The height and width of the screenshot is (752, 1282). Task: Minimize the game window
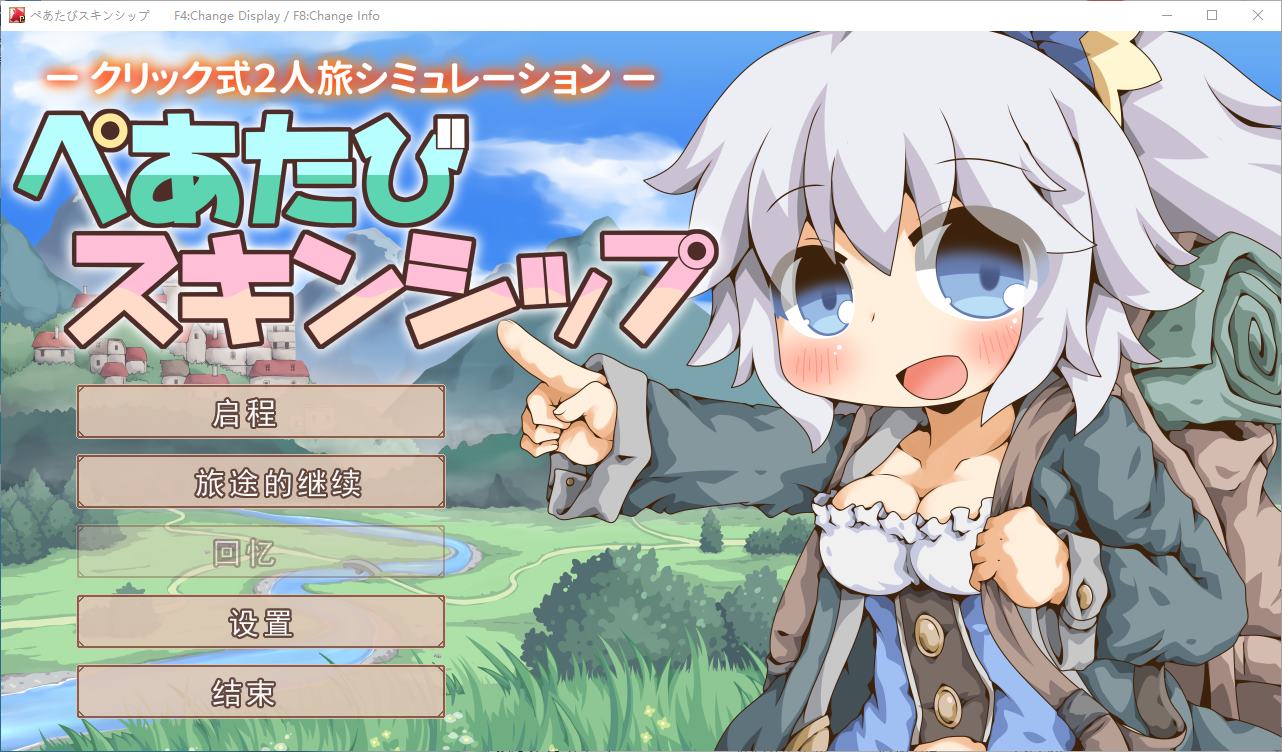coord(1166,15)
